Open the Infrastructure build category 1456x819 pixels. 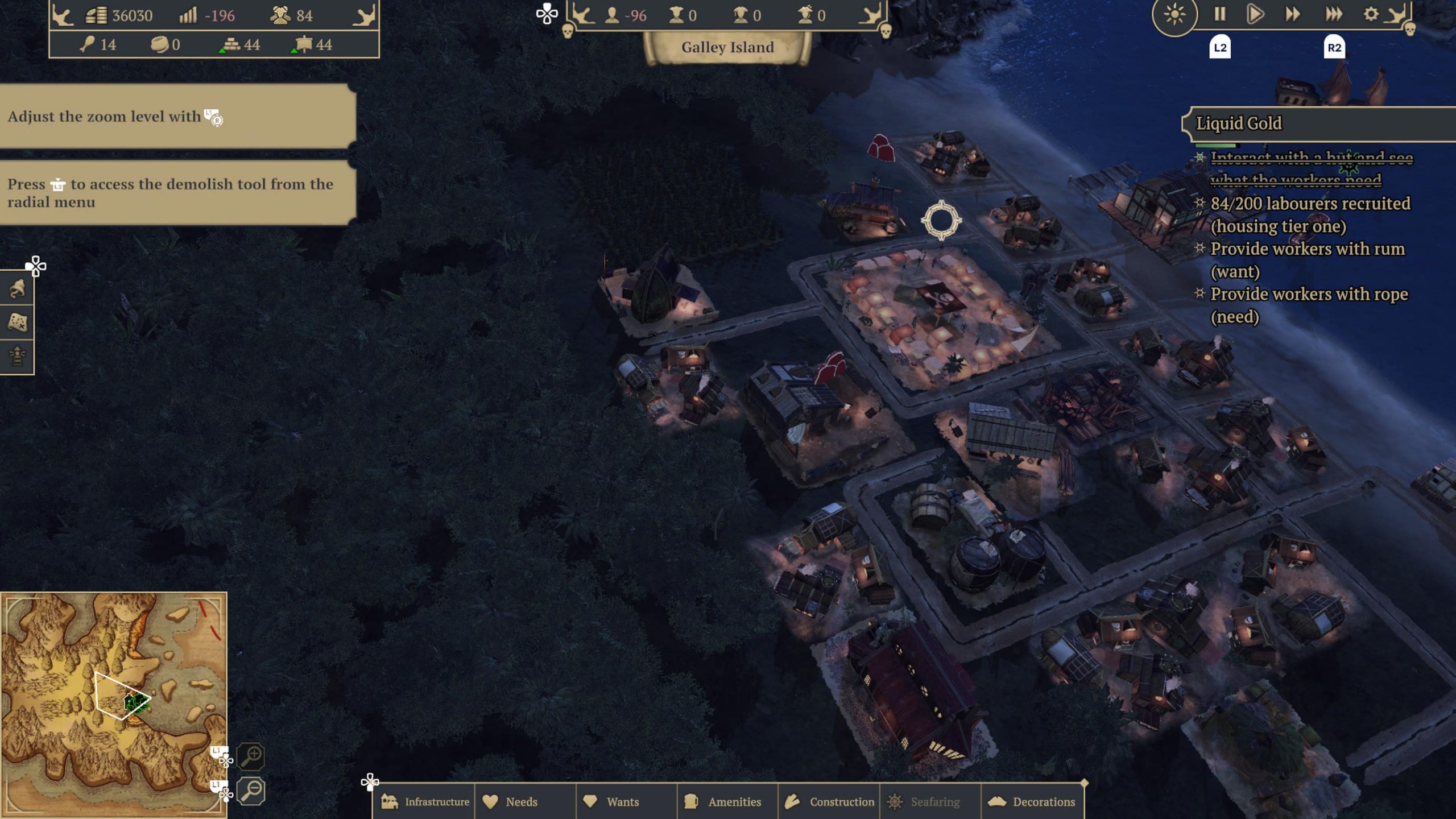click(425, 801)
